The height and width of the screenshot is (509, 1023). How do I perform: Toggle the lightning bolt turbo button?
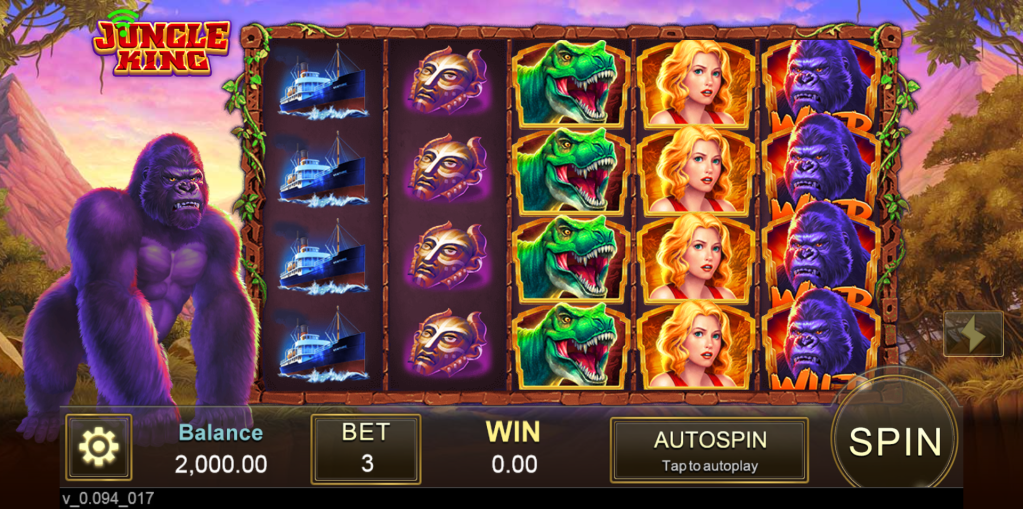point(972,334)
